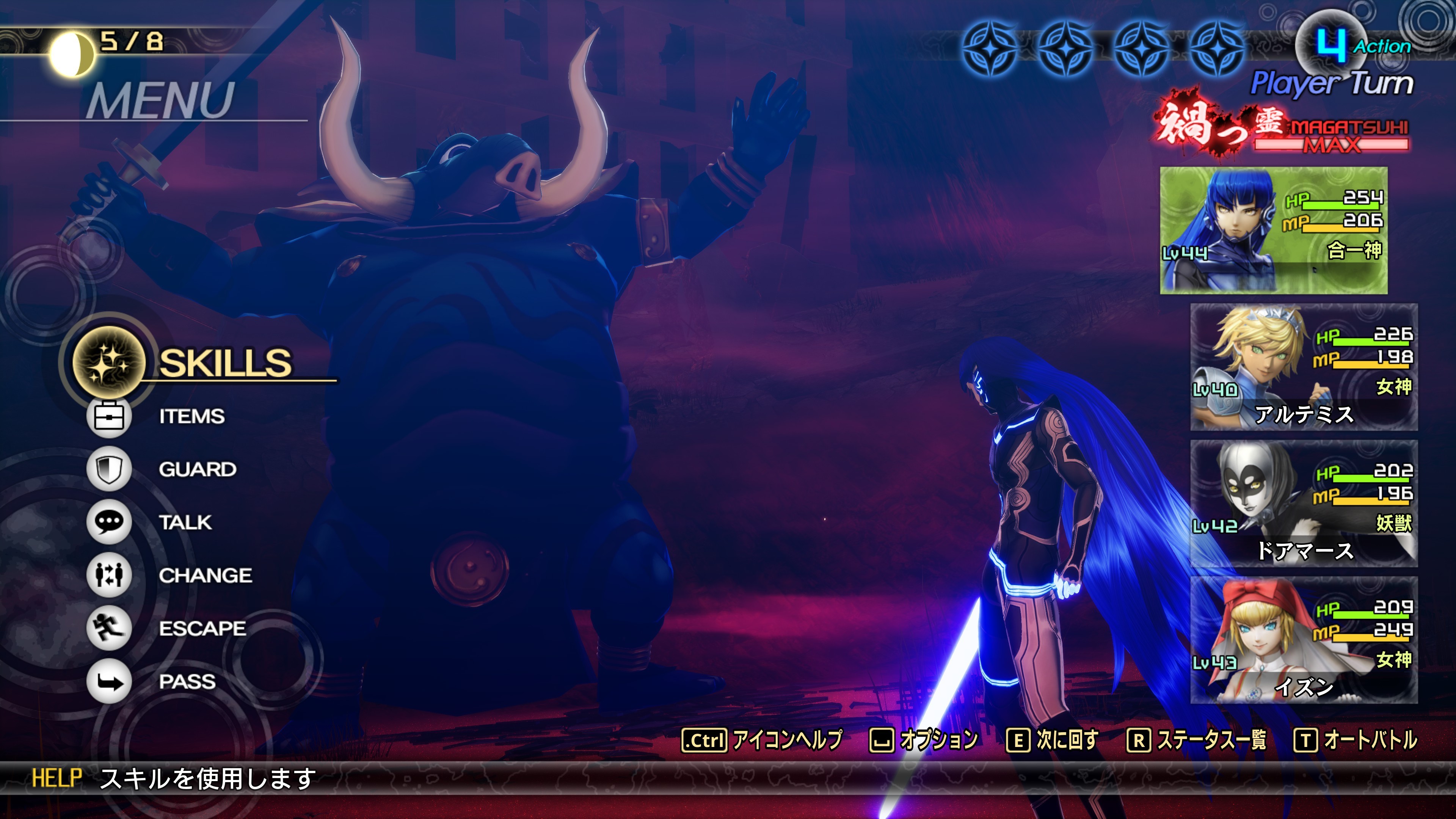Start オートバトル auto battle
The width and height of the screenshot is (1456, 819).
point(1356,740)
